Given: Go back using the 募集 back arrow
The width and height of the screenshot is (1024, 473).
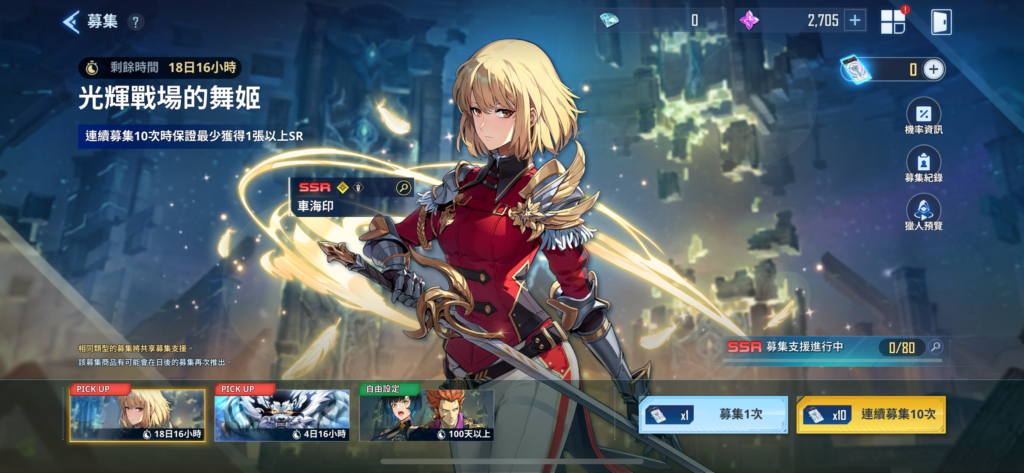Looking at the screenshot, I should click(72, 21).
